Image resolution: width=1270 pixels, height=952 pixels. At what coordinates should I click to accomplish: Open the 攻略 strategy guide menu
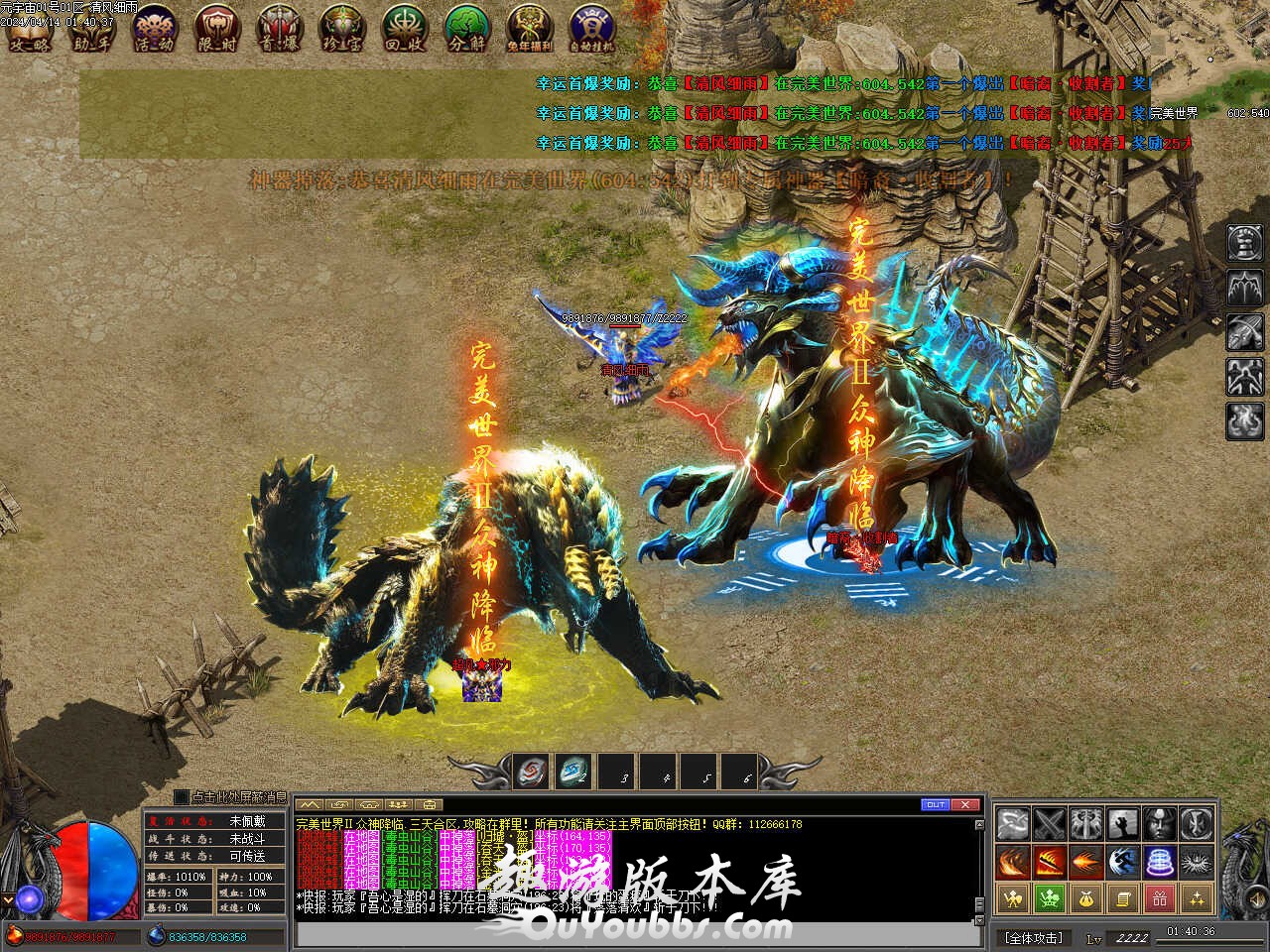tap(29, 28)
